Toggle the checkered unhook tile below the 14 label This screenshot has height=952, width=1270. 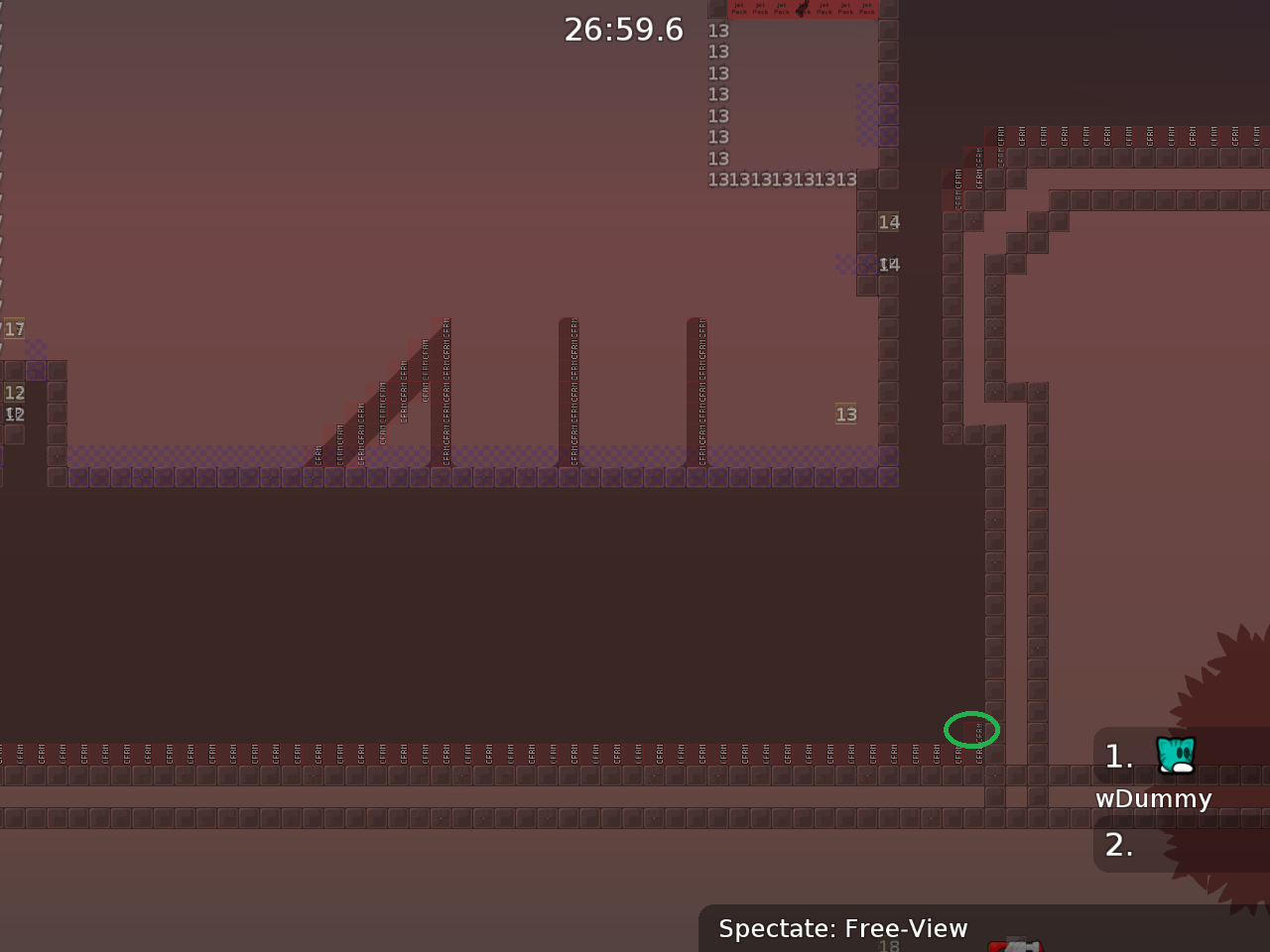point(866,265)
